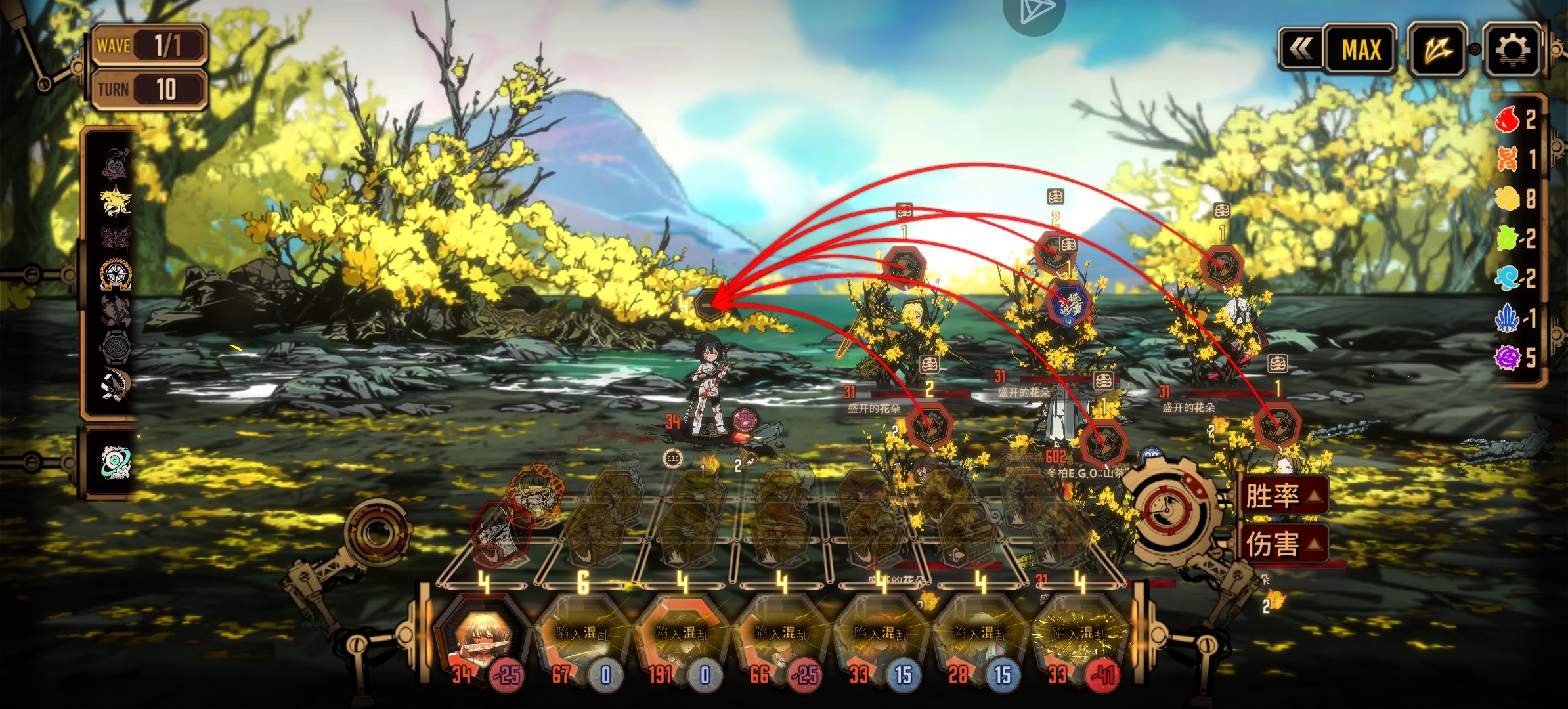Choose the red highlighted skill hexagon
The height and width of the screenshot is (709, 1568).
pyautogui.click(x=500, y=535)
